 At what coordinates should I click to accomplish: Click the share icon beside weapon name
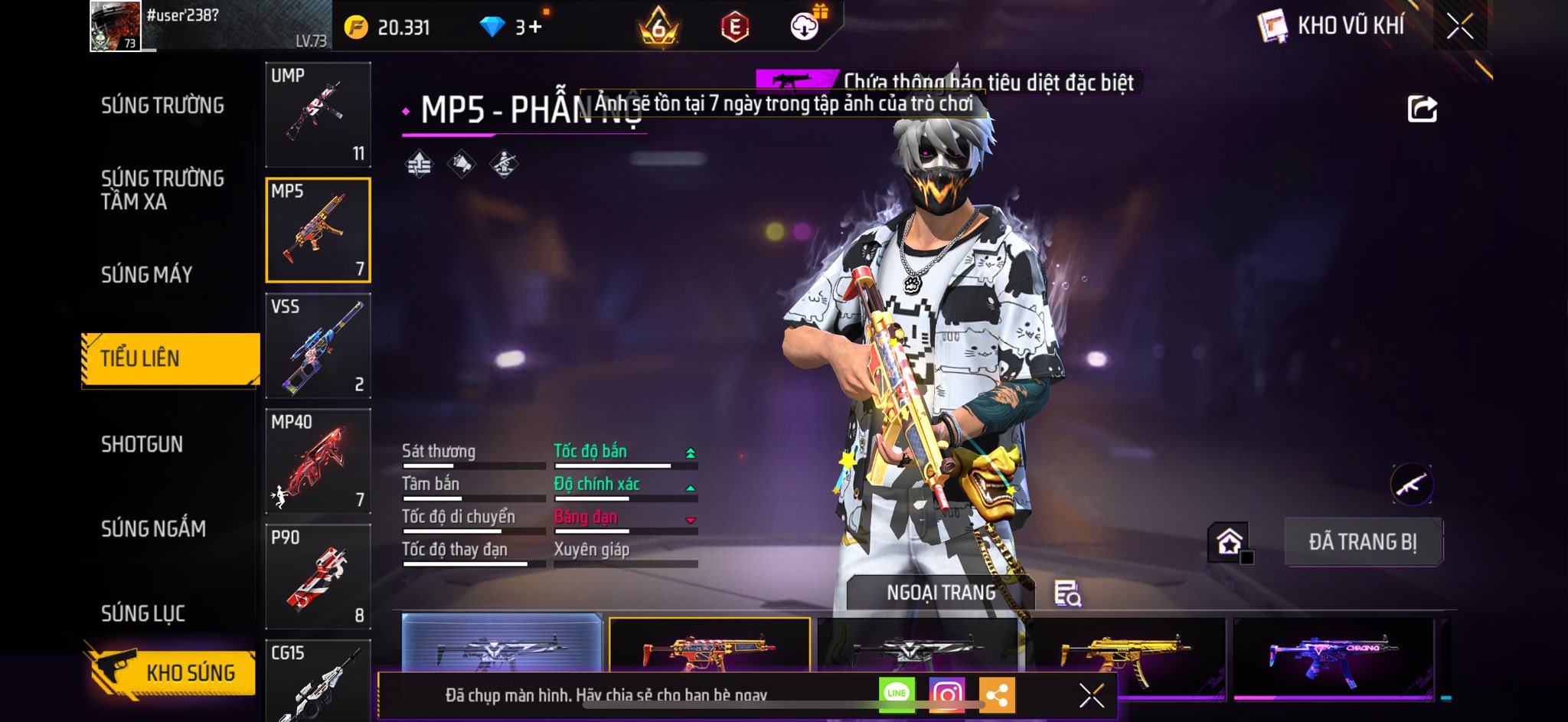pyautogui.click(x=1422, y=109)
